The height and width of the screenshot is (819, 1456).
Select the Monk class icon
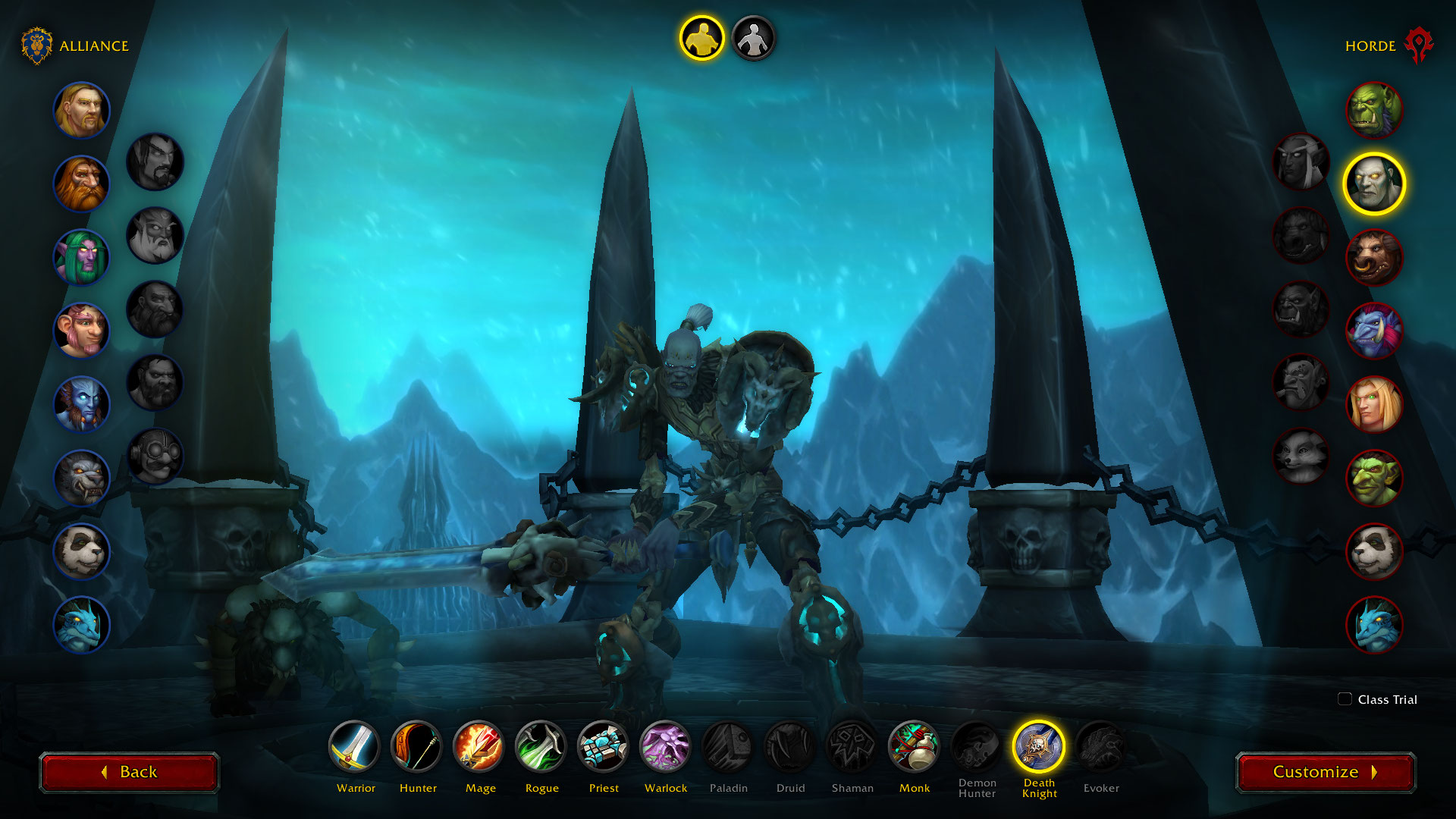(x=914, y=747)
